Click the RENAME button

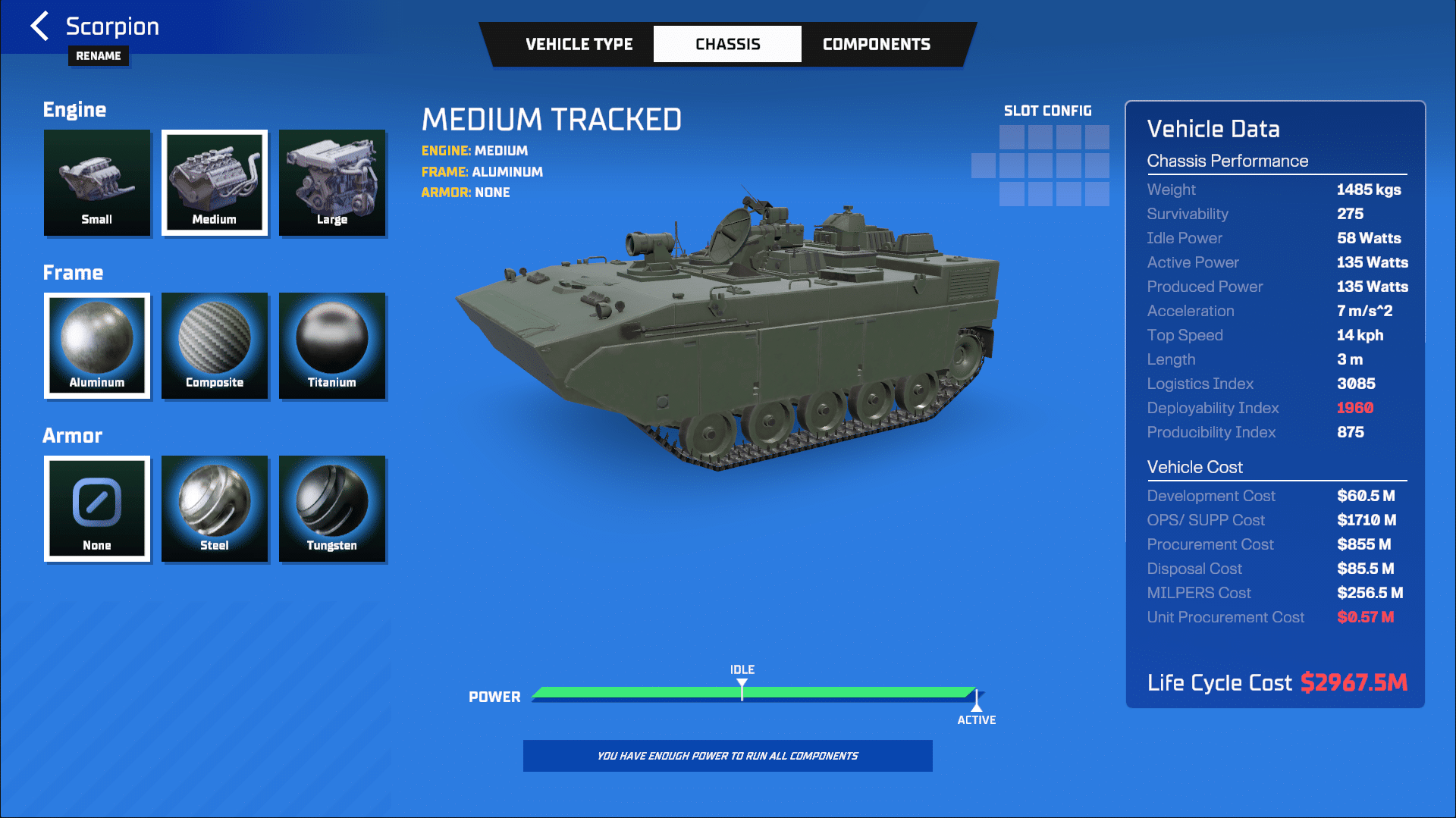[99, 55]
